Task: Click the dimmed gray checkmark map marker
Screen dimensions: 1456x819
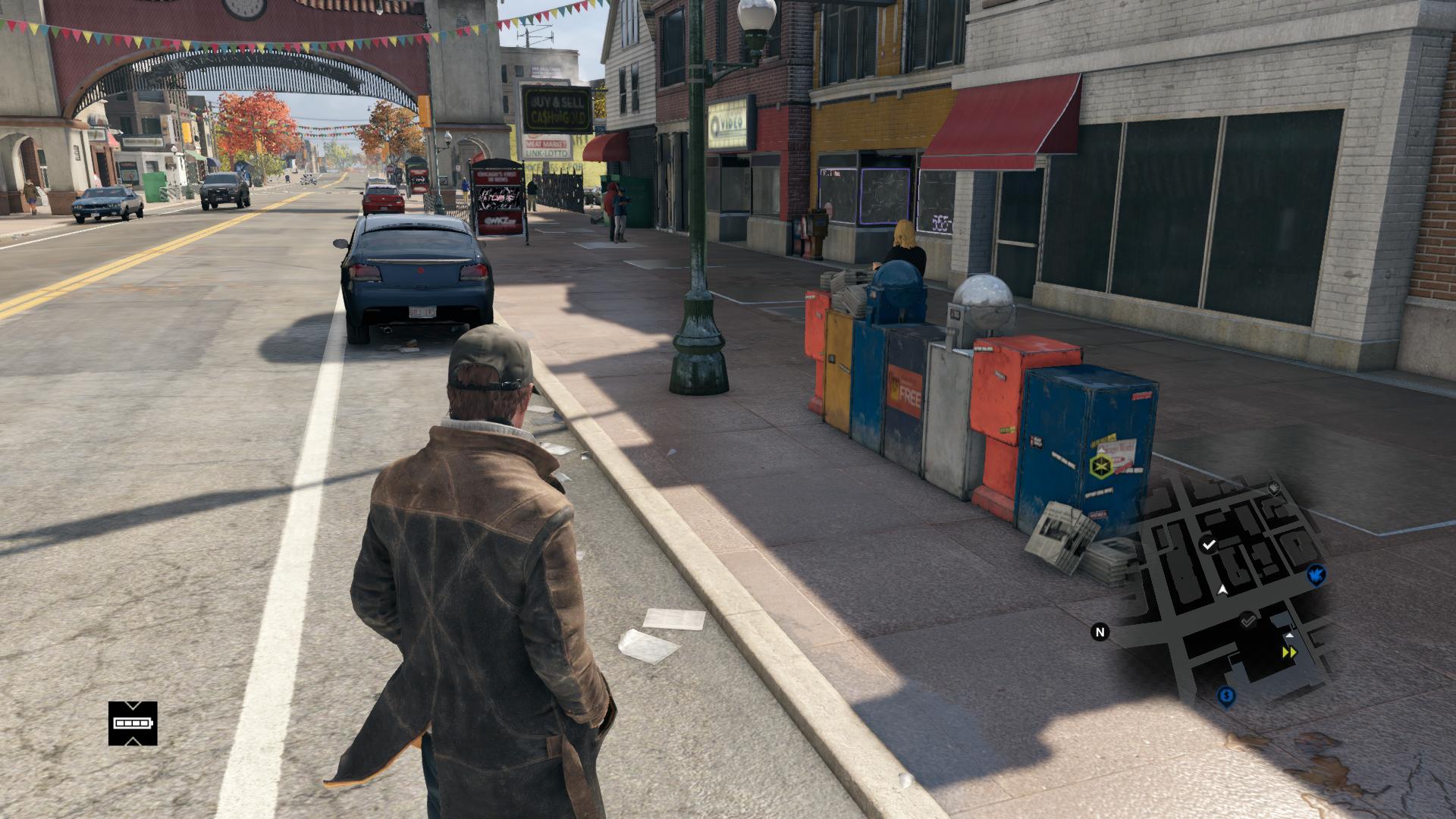Action: click(x=1248, y=621)
